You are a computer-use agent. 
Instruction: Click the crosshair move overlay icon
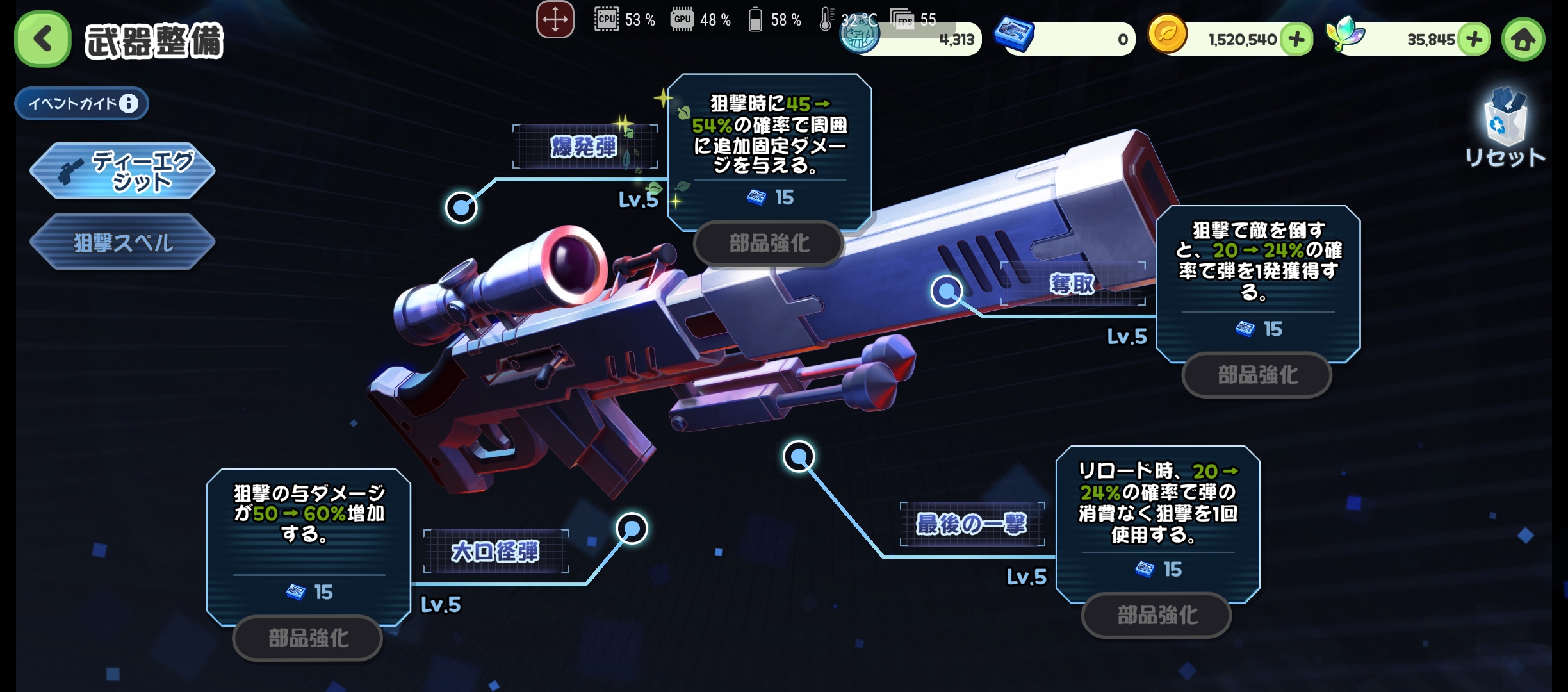pos(555,20)
